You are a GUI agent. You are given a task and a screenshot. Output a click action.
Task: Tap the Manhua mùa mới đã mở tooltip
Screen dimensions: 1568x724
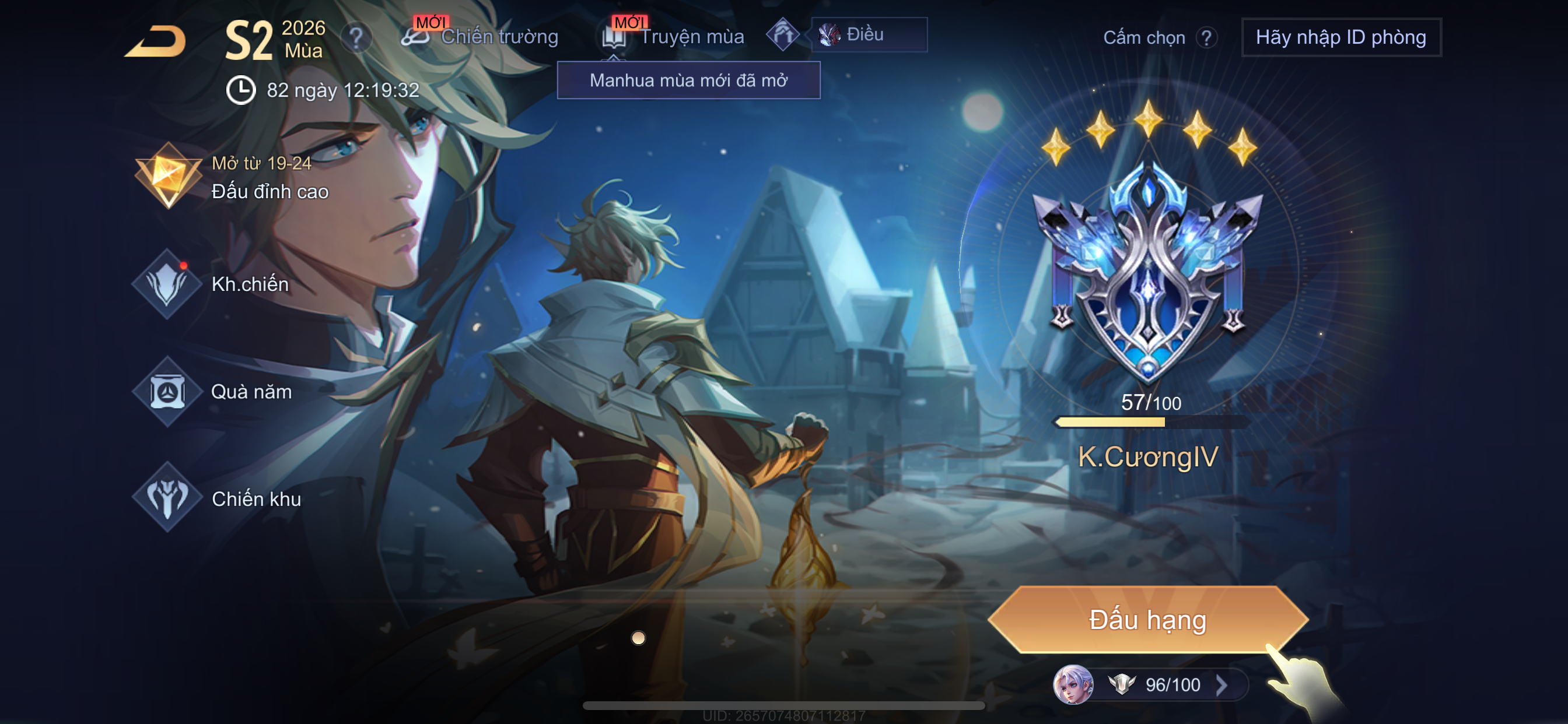pos(688,80)
